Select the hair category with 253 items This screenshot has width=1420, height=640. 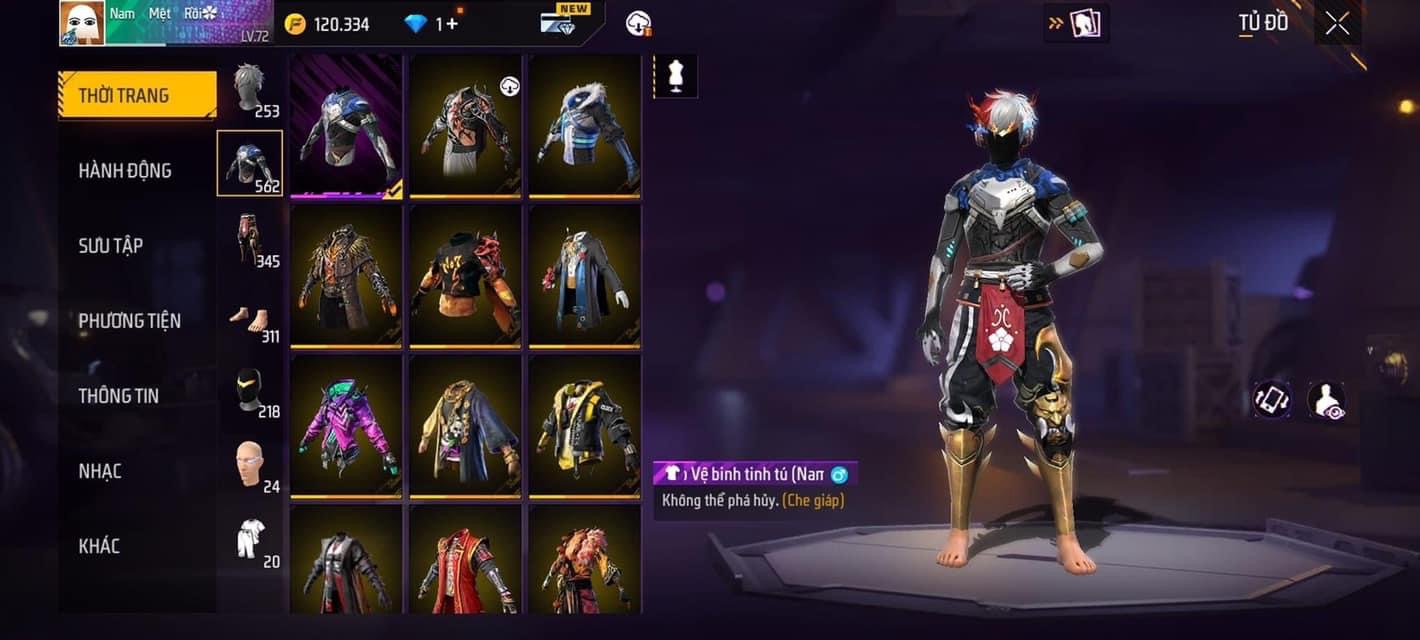(250, 89)
